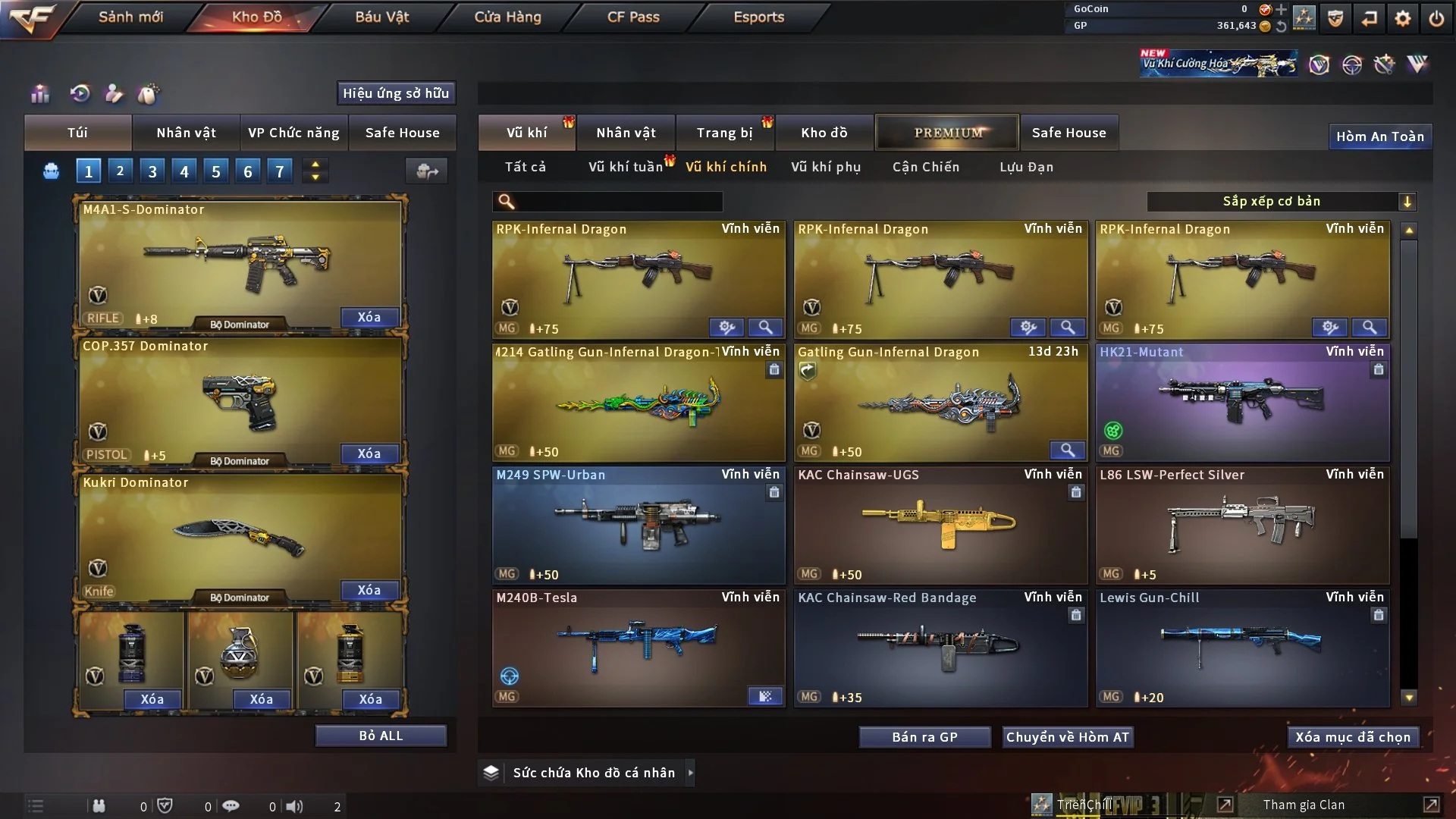Viewport: 1456px width, 819px height.
Task: Select bag slot 3
Action: 152,171
